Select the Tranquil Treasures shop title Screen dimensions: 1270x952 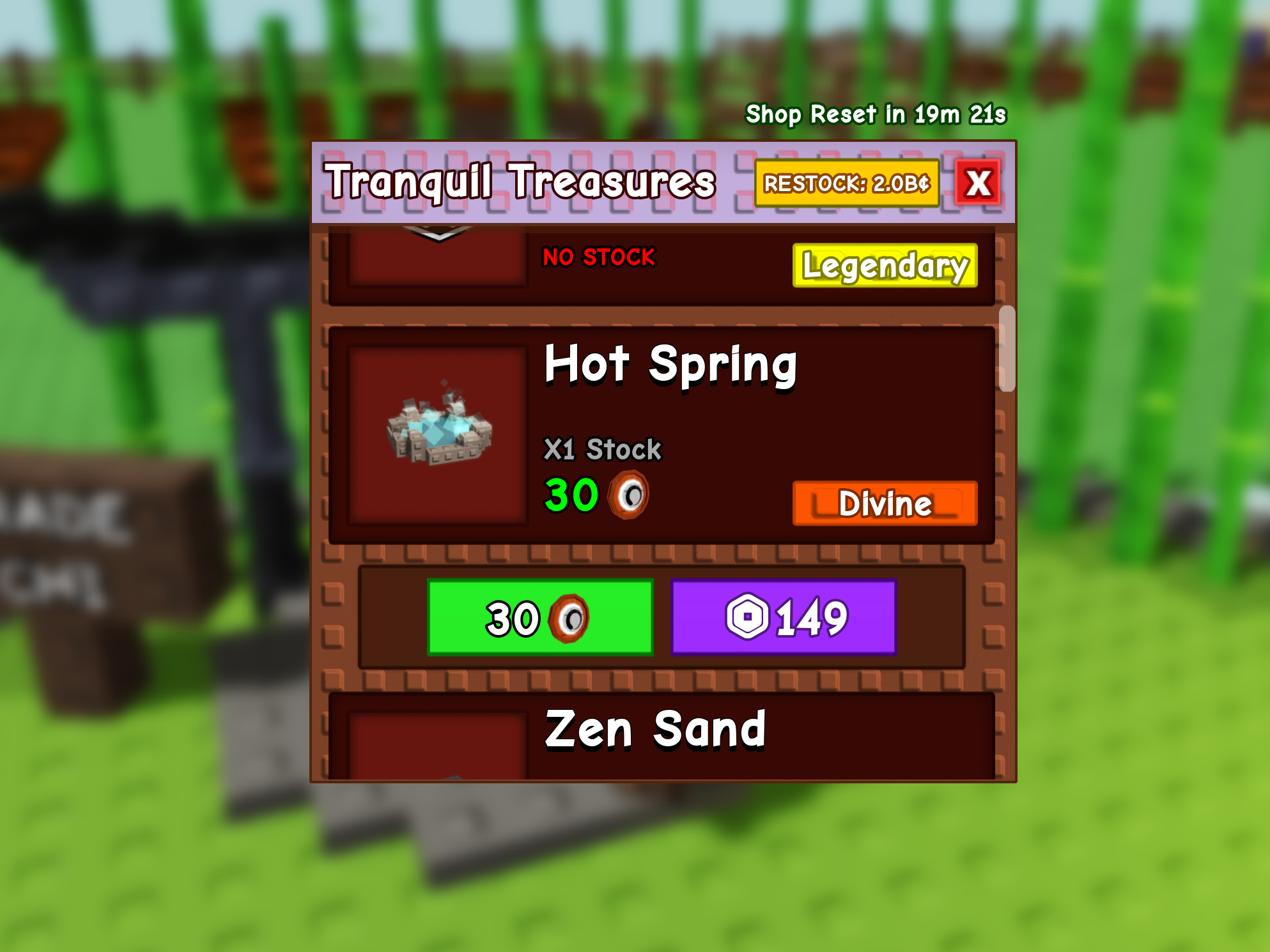(521, 182)
